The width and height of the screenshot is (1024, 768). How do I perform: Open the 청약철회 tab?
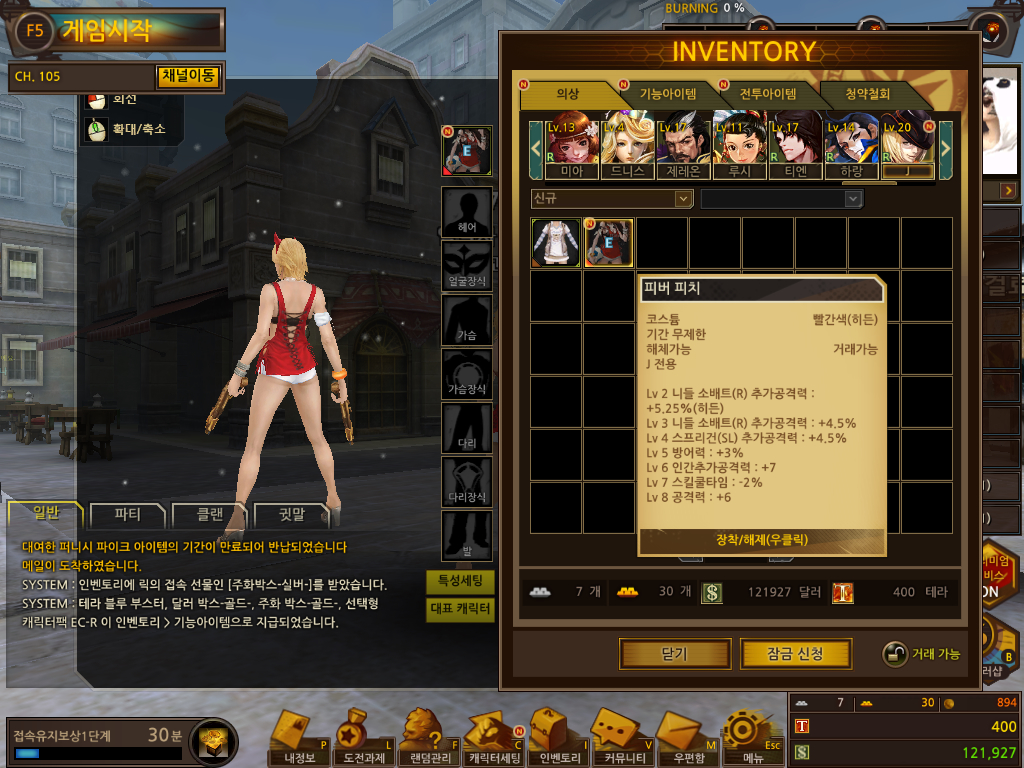point(868,94)
